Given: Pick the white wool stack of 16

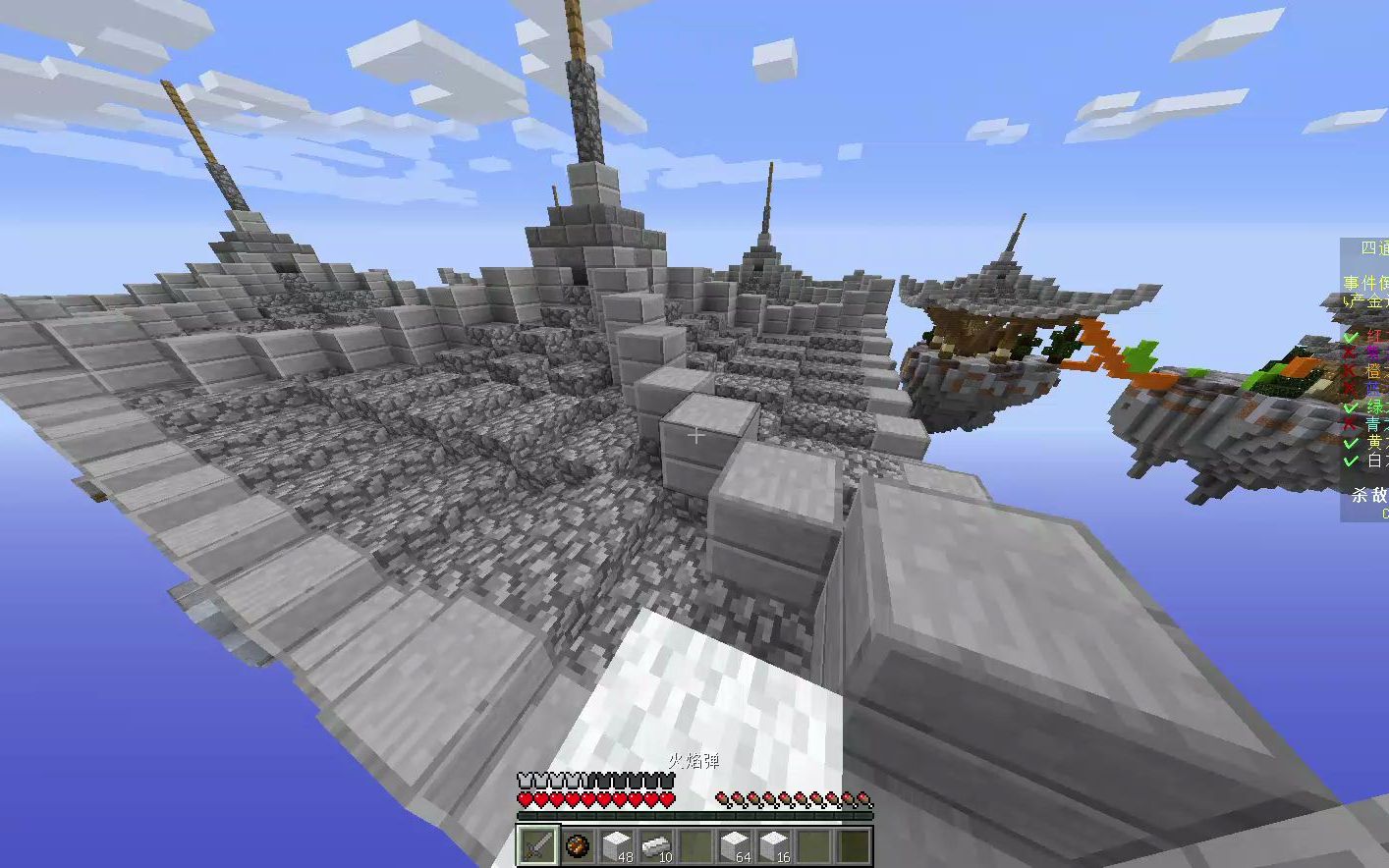Looking at the screenshot, I should [x=774, y=844].
